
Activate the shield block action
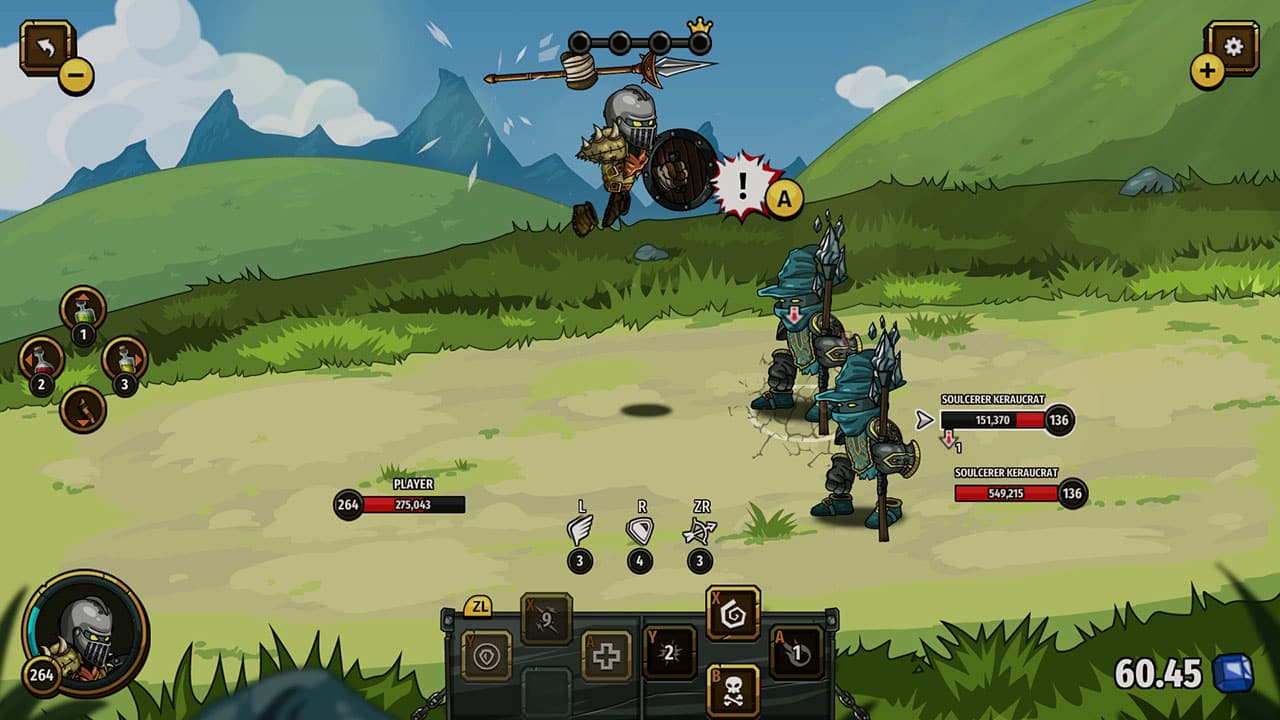pos(640,530)
